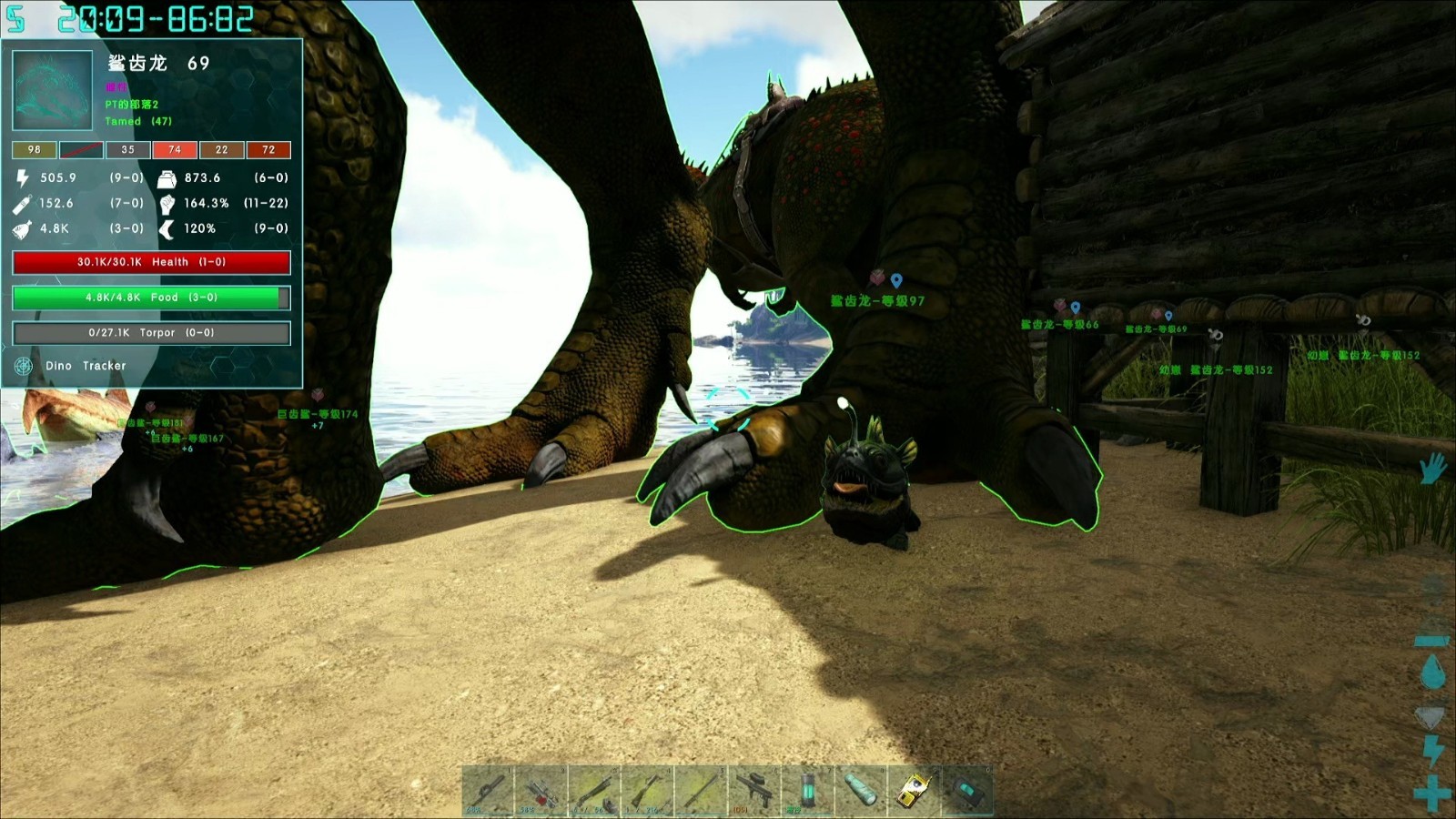
Task: Select the scoped rifle in slot 6
Action: coord(754,790)
